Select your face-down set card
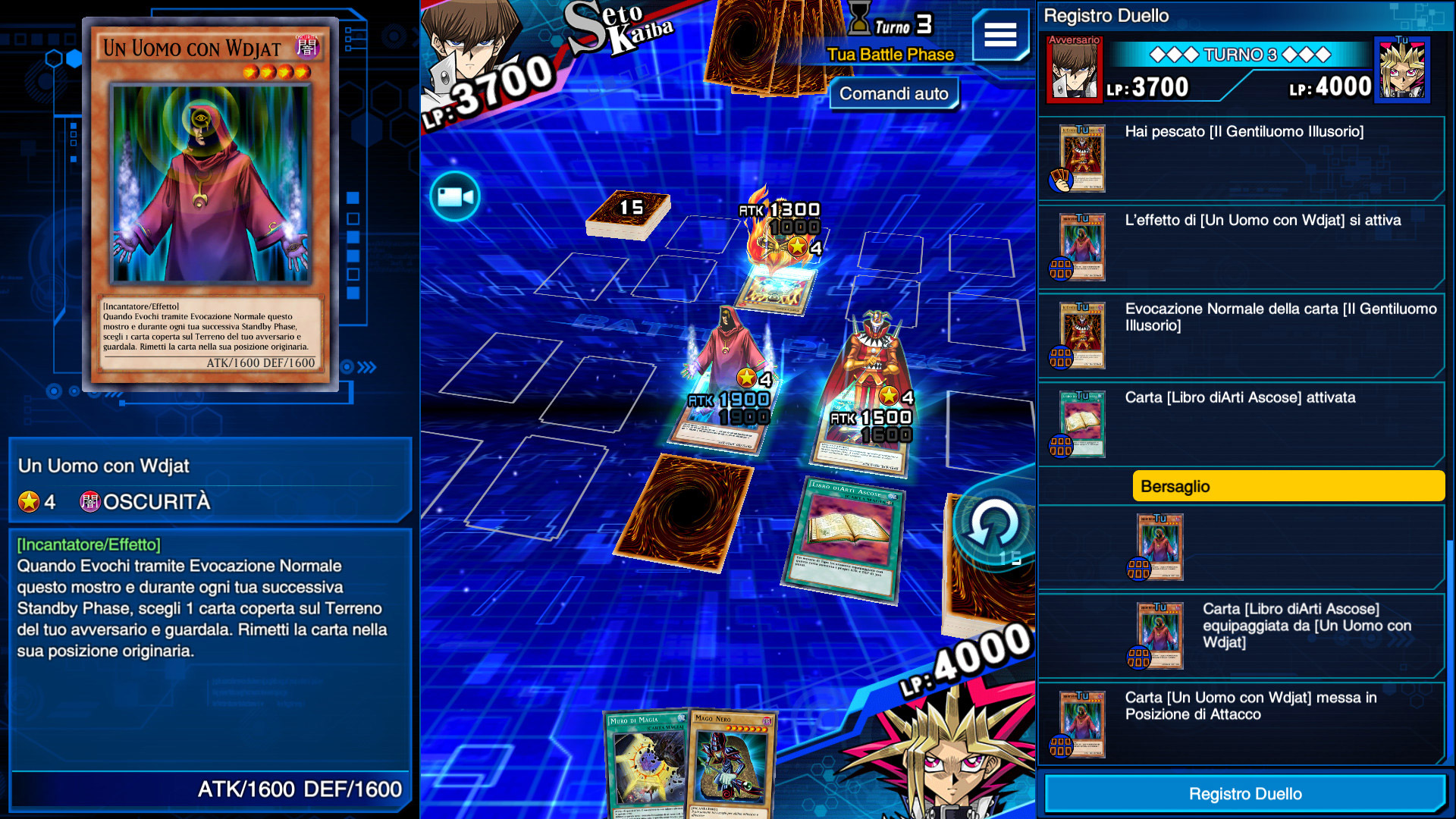 click(x=685, y=512)
